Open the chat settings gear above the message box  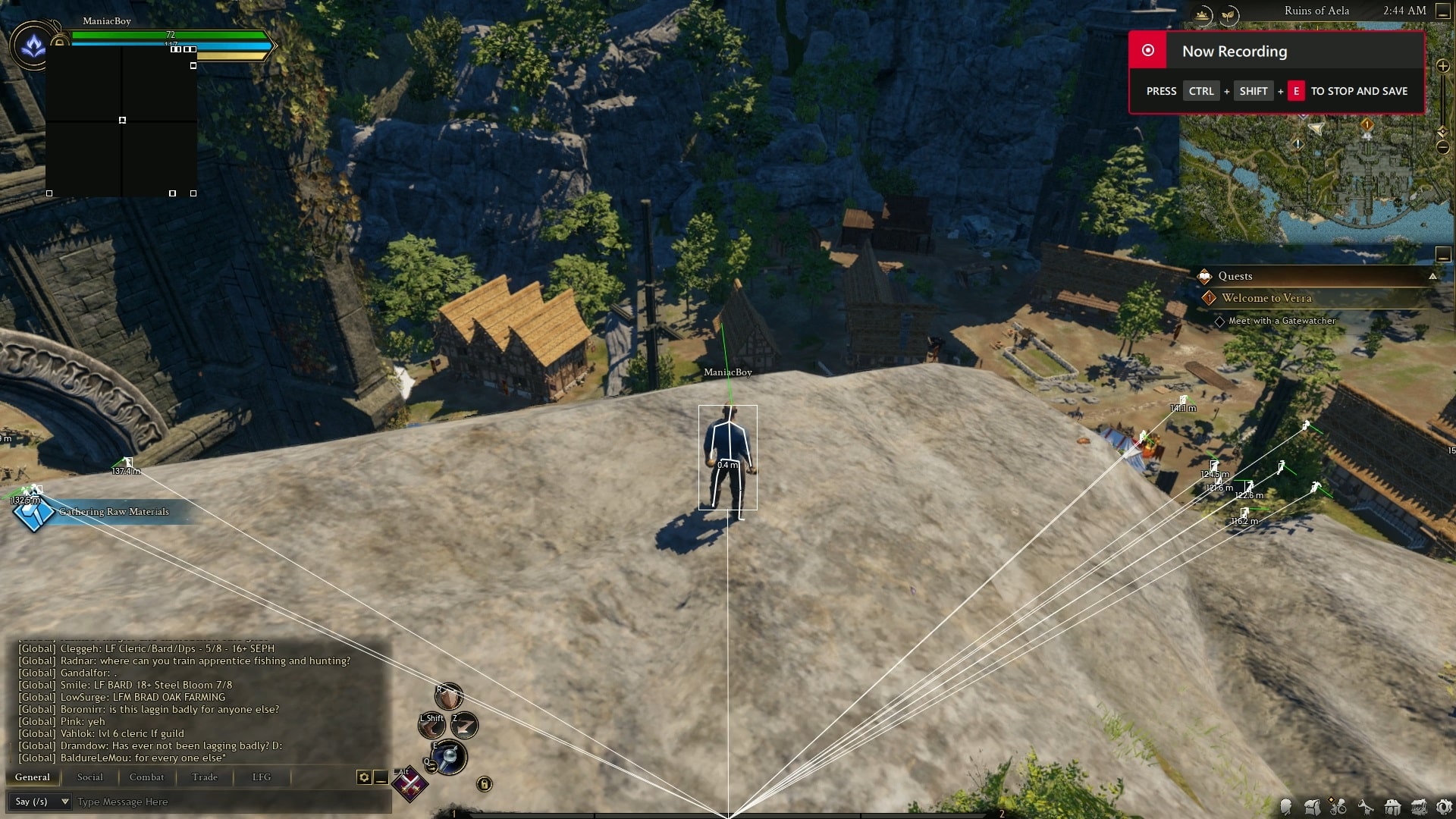pyautogui.click(x=364, y=778)
